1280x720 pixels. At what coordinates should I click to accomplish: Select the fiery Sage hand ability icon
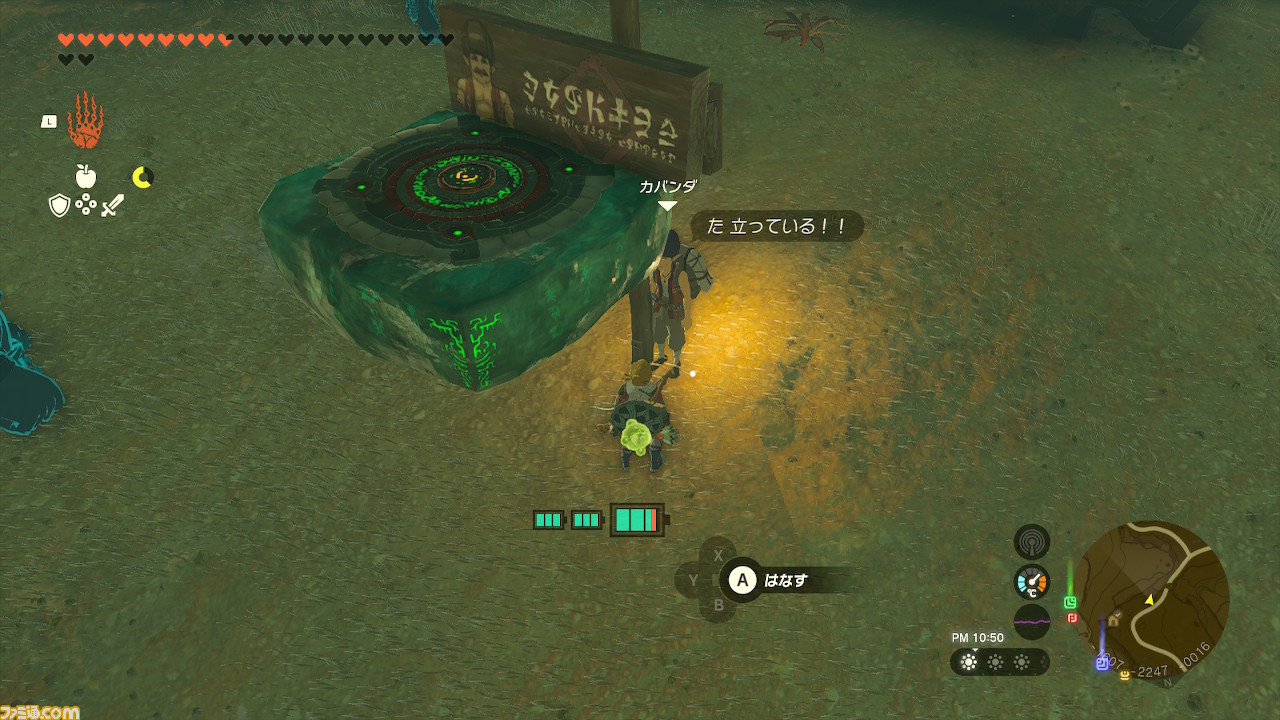[86, 121]
